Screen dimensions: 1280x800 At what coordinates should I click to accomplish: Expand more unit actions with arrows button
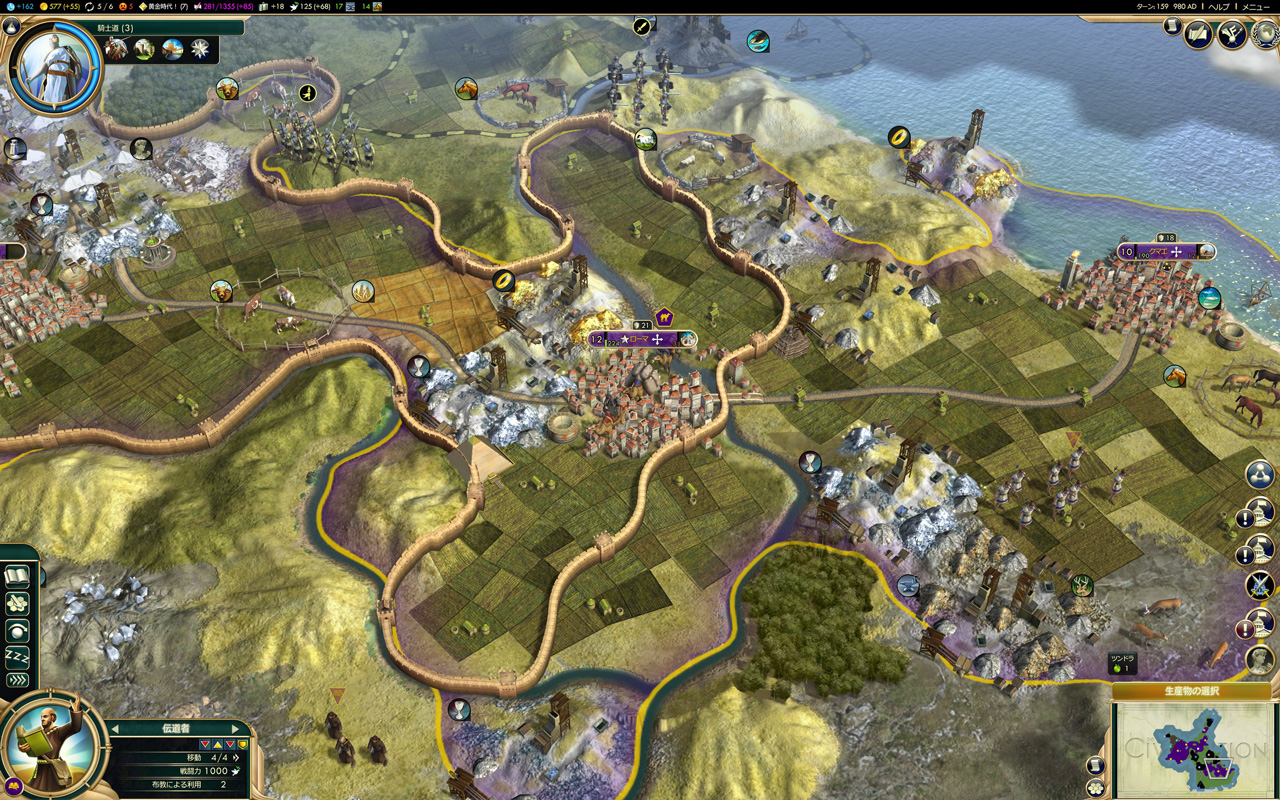coord(17,681)
